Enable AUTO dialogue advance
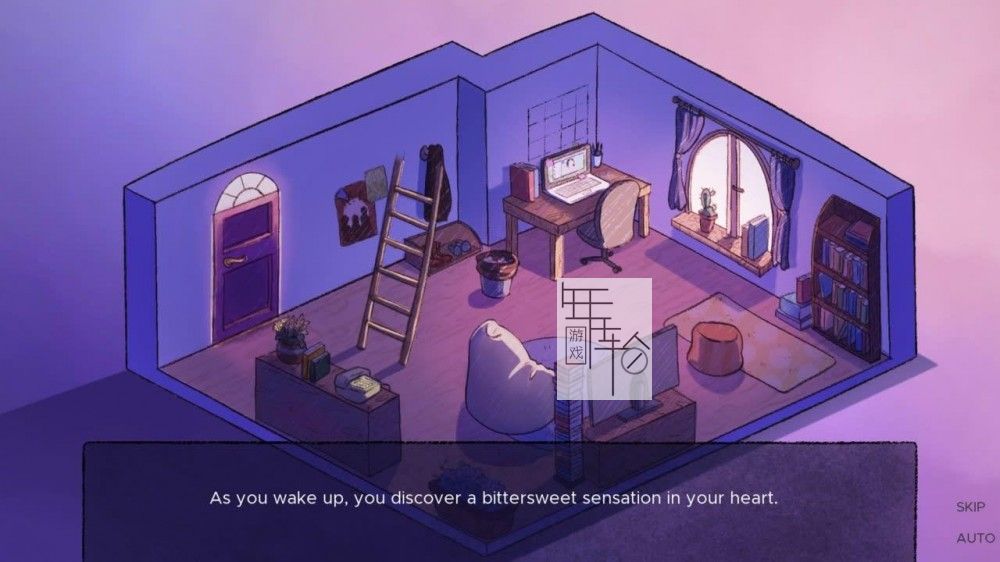The width and height of the screenshot is (1000, 562). [974, 538]
